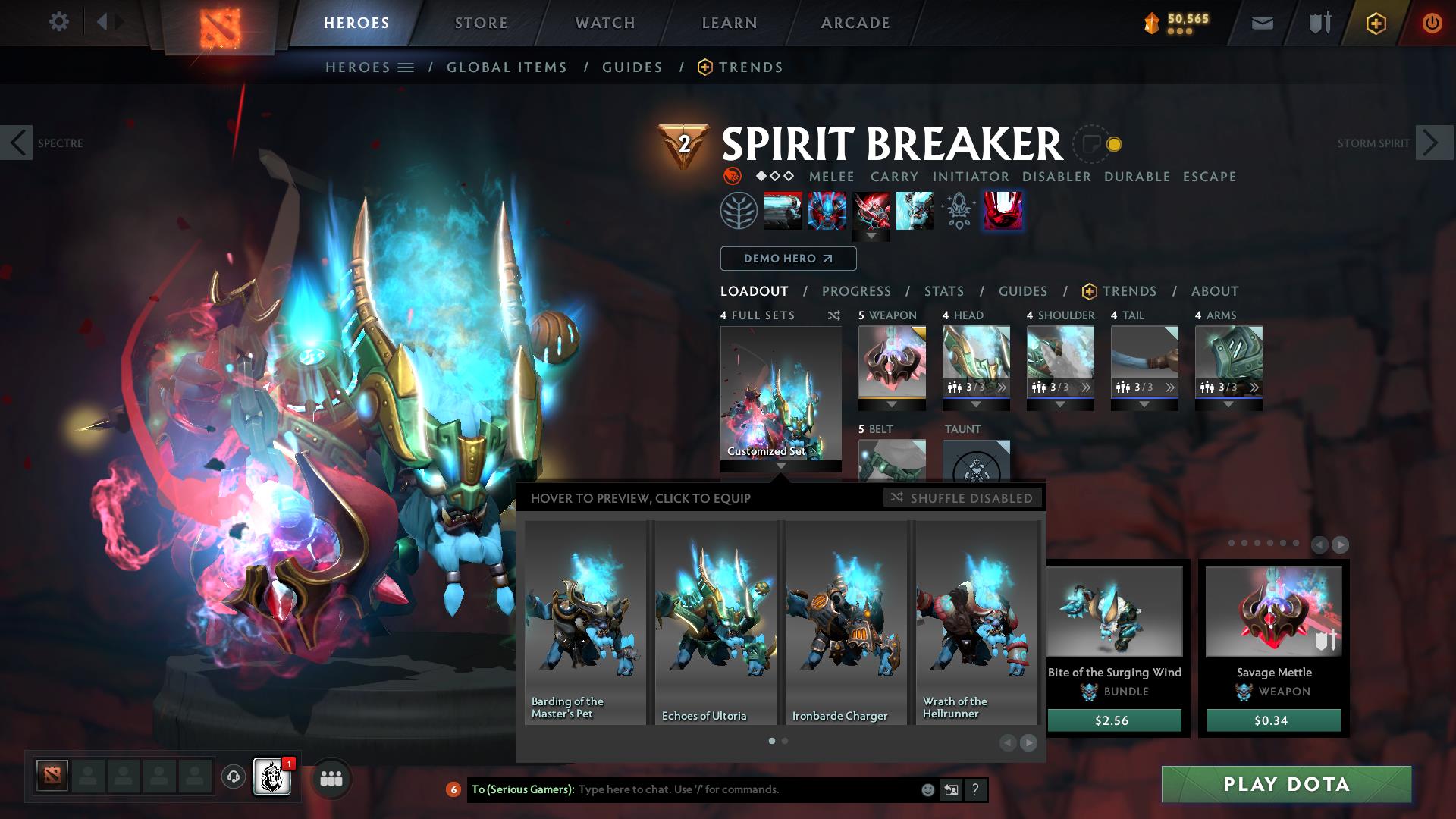The width and height of the screenshot is (1456, 819).
Task: Expand the Head item slot dropdown arrow
Action: point(976,404)
